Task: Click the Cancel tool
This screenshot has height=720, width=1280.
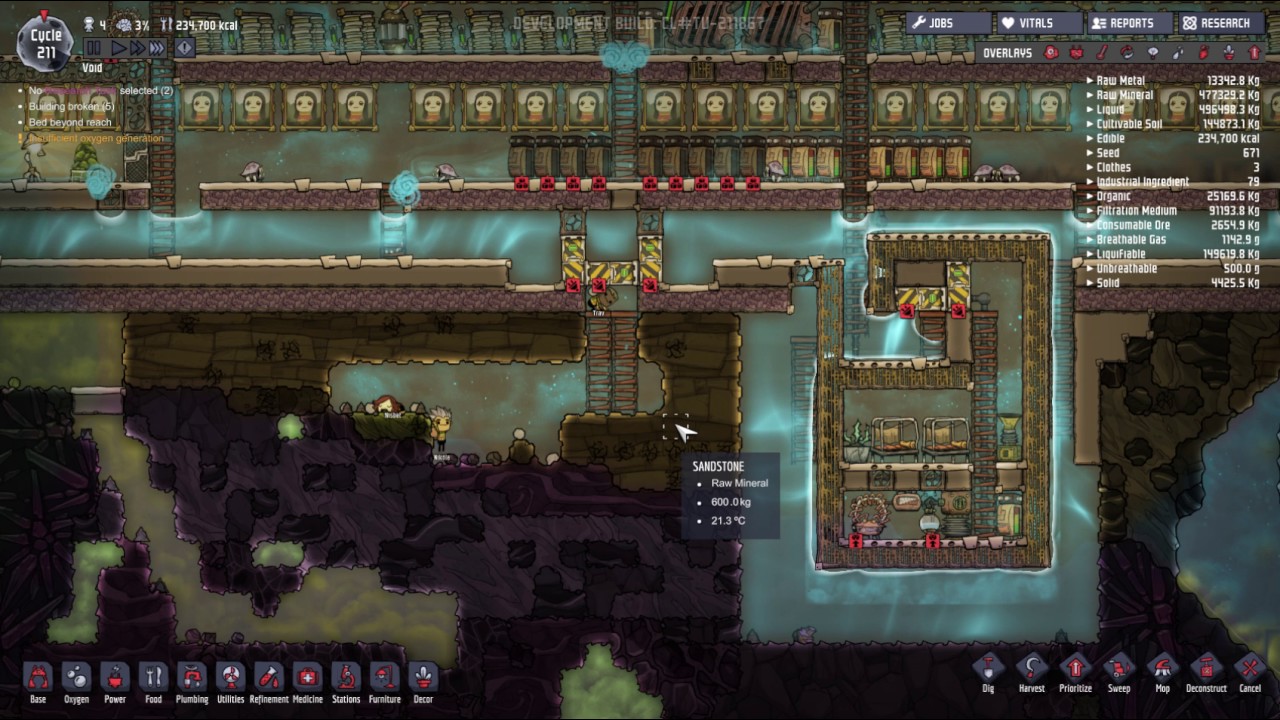Action: click(x=1249, y=671)
